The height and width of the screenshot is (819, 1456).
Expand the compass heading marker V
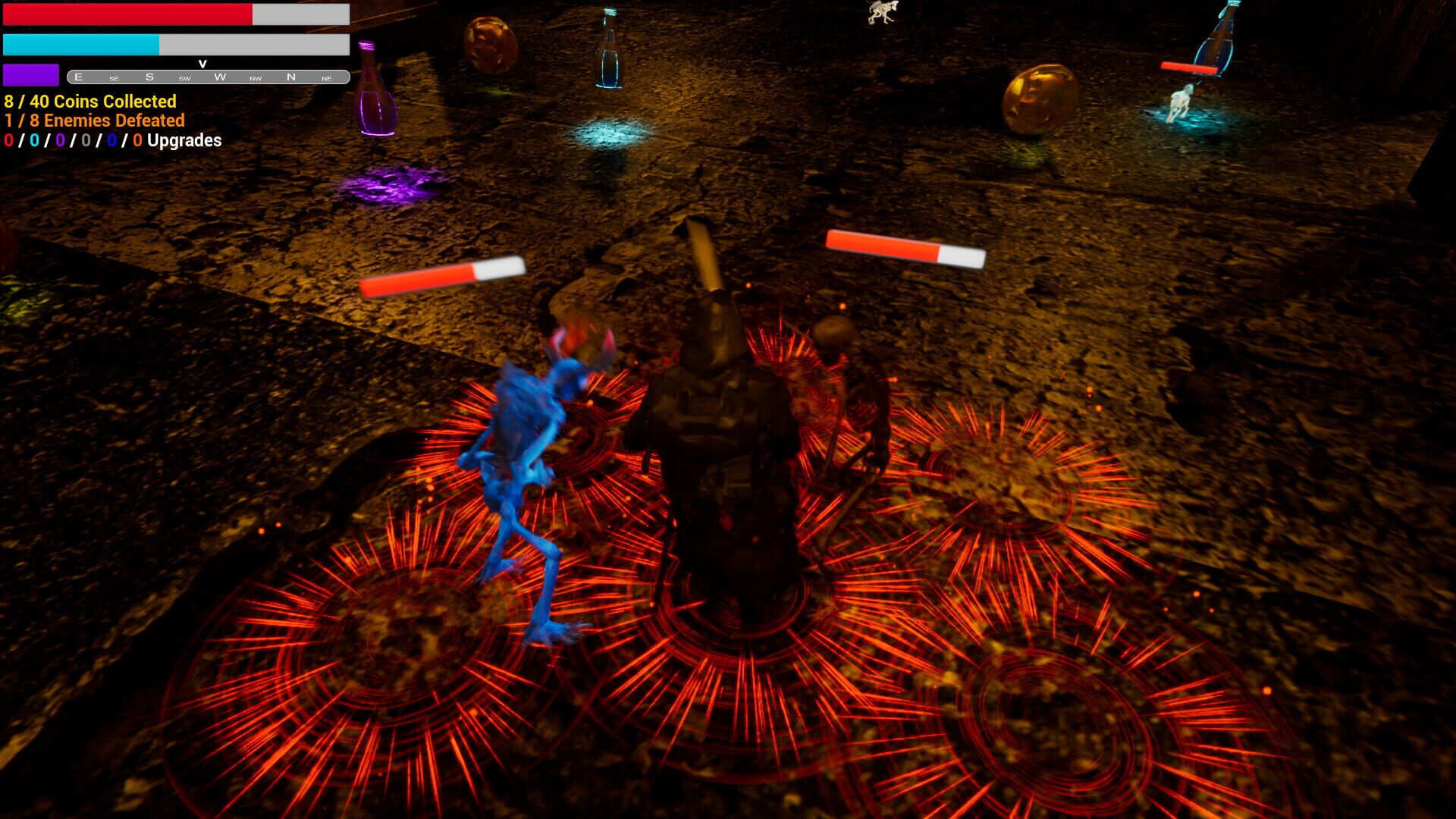[x=202, y=64]
